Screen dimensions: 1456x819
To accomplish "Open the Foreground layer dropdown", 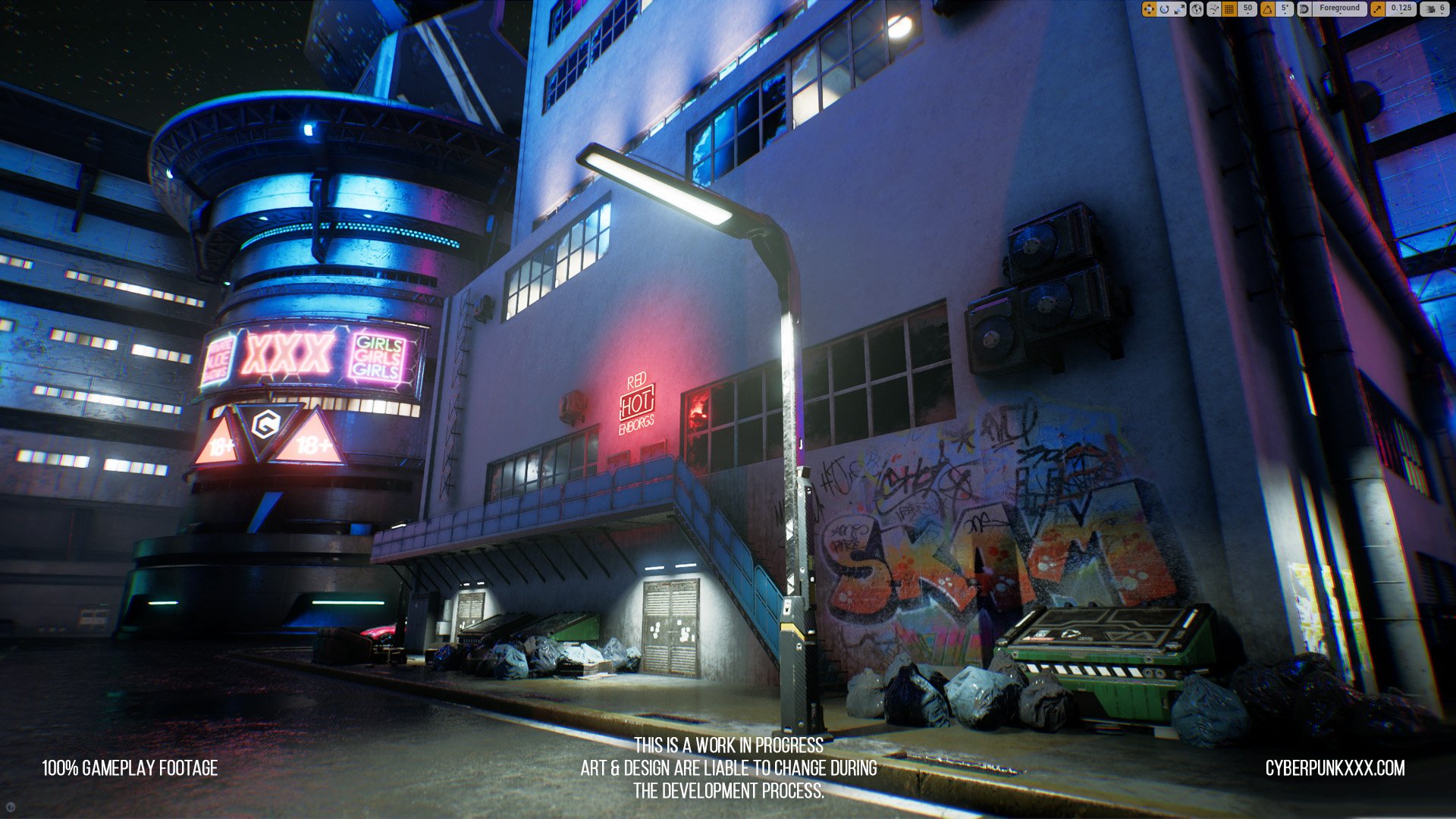I will pyautogui.click(x=1339, y=9).
